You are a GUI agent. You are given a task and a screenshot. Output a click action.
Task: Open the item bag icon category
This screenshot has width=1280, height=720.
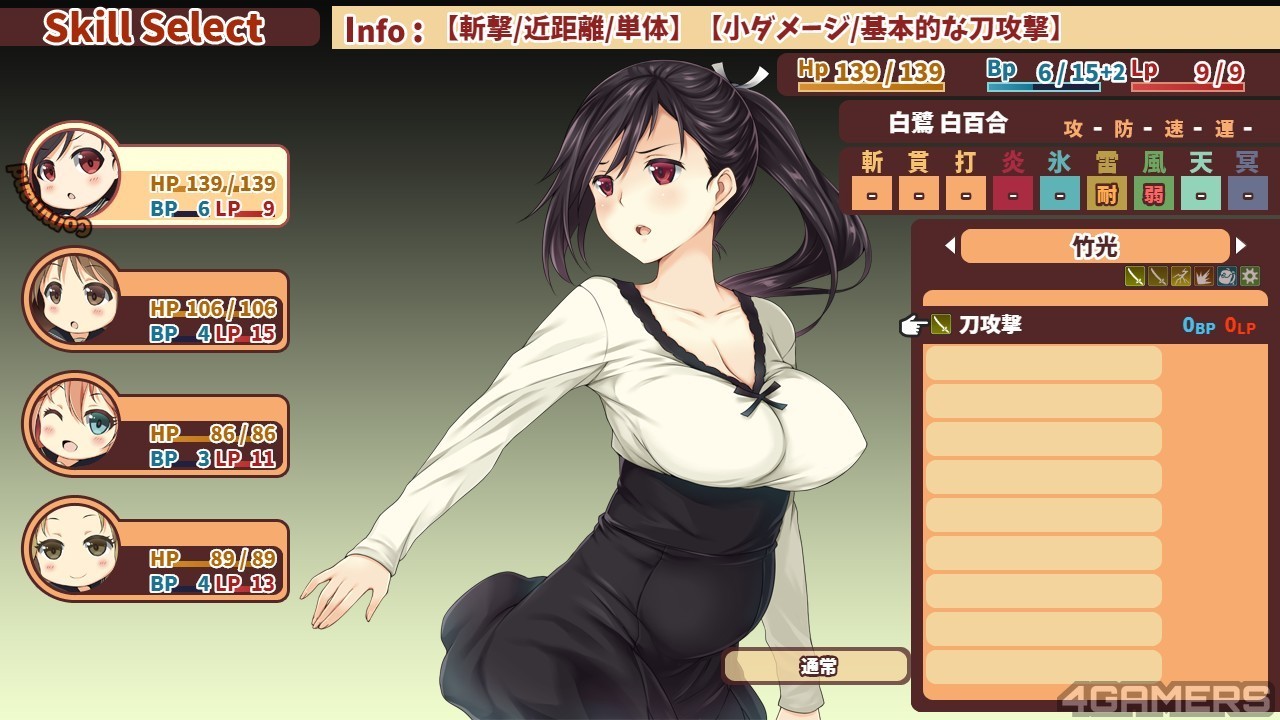(1227, 276)
